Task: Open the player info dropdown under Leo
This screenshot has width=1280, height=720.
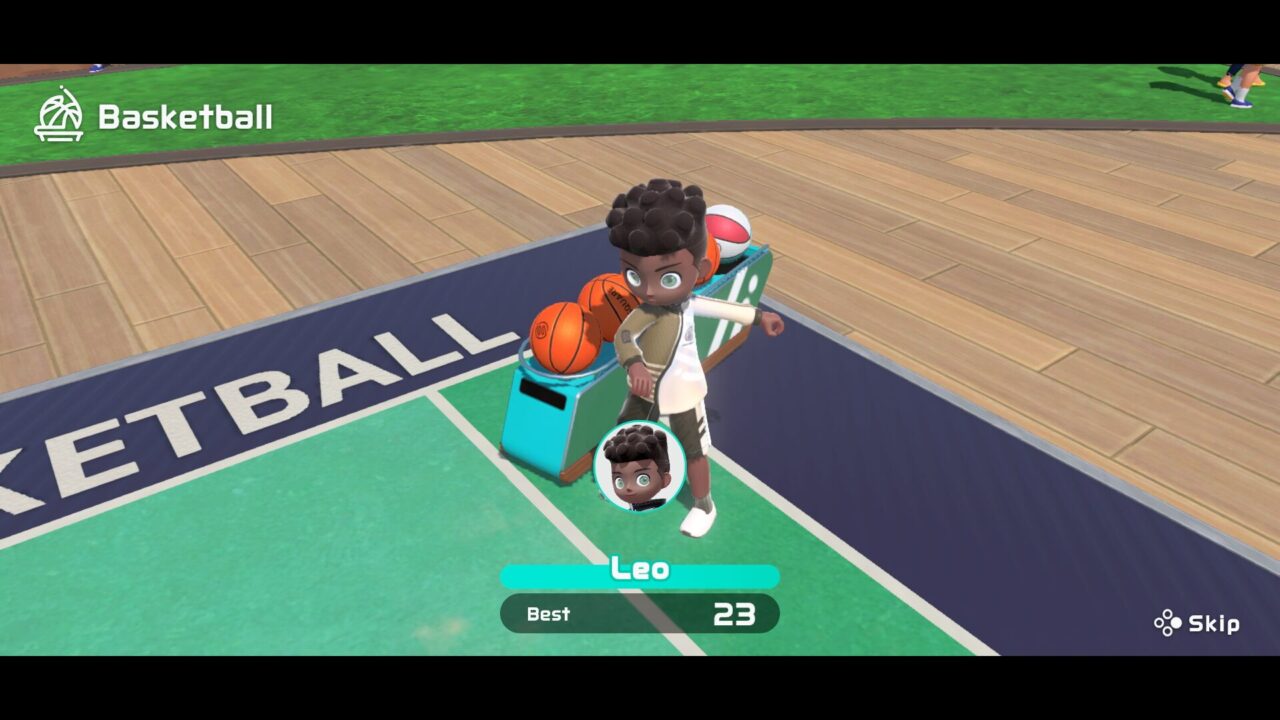Action: tap(640, 613)
